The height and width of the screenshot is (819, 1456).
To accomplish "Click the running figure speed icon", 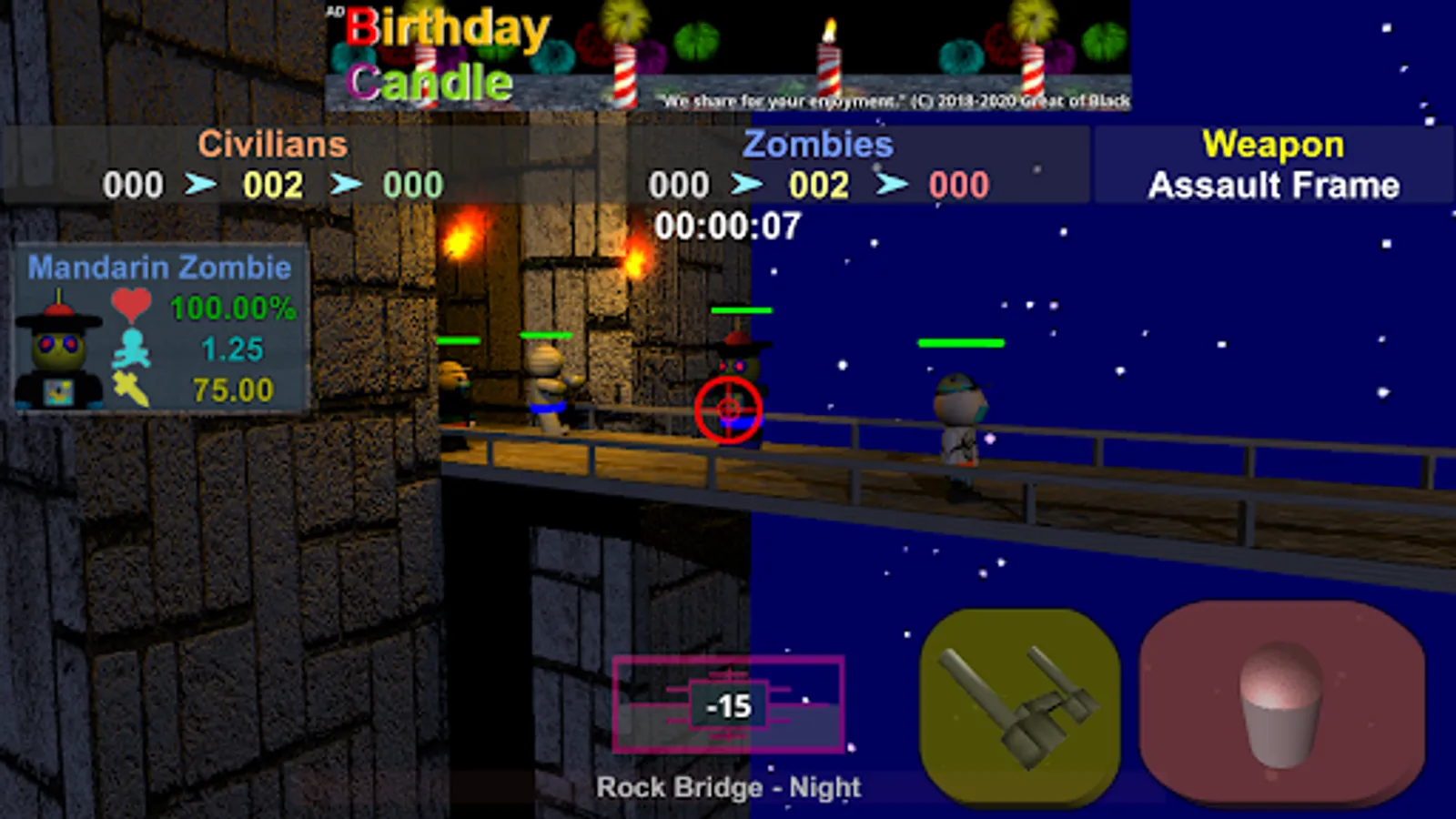I will pyautogui.click(x=133, y=349).
